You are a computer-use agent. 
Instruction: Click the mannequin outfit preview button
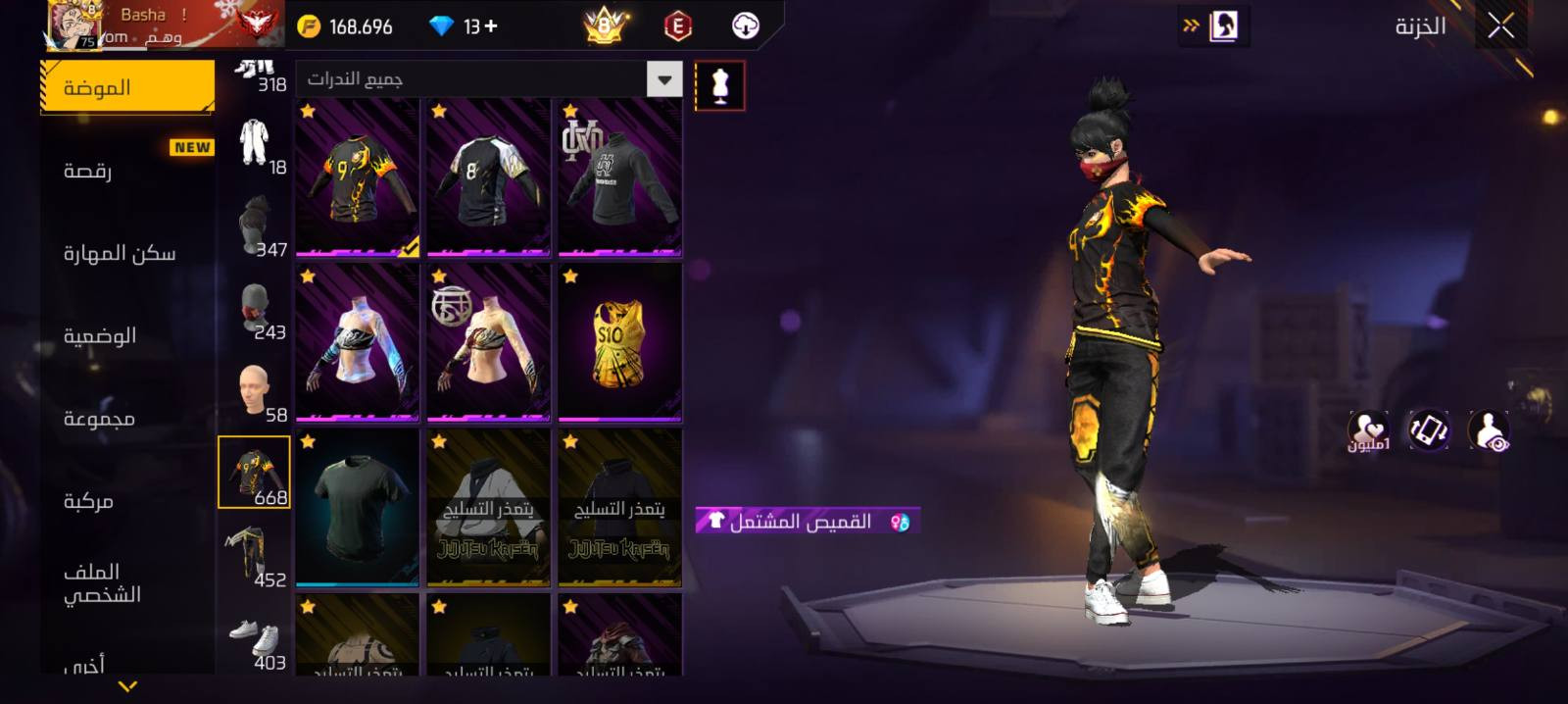point(719,85)
